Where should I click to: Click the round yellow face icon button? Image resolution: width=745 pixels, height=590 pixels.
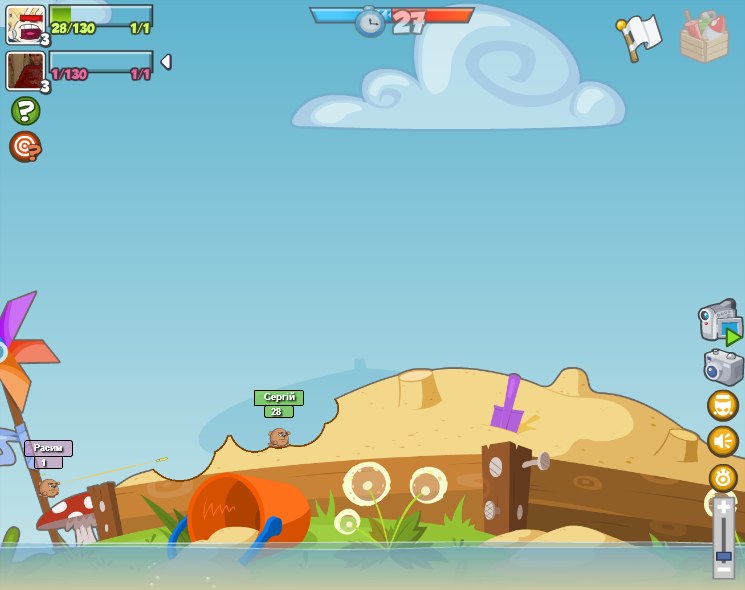tap(723, 405)
